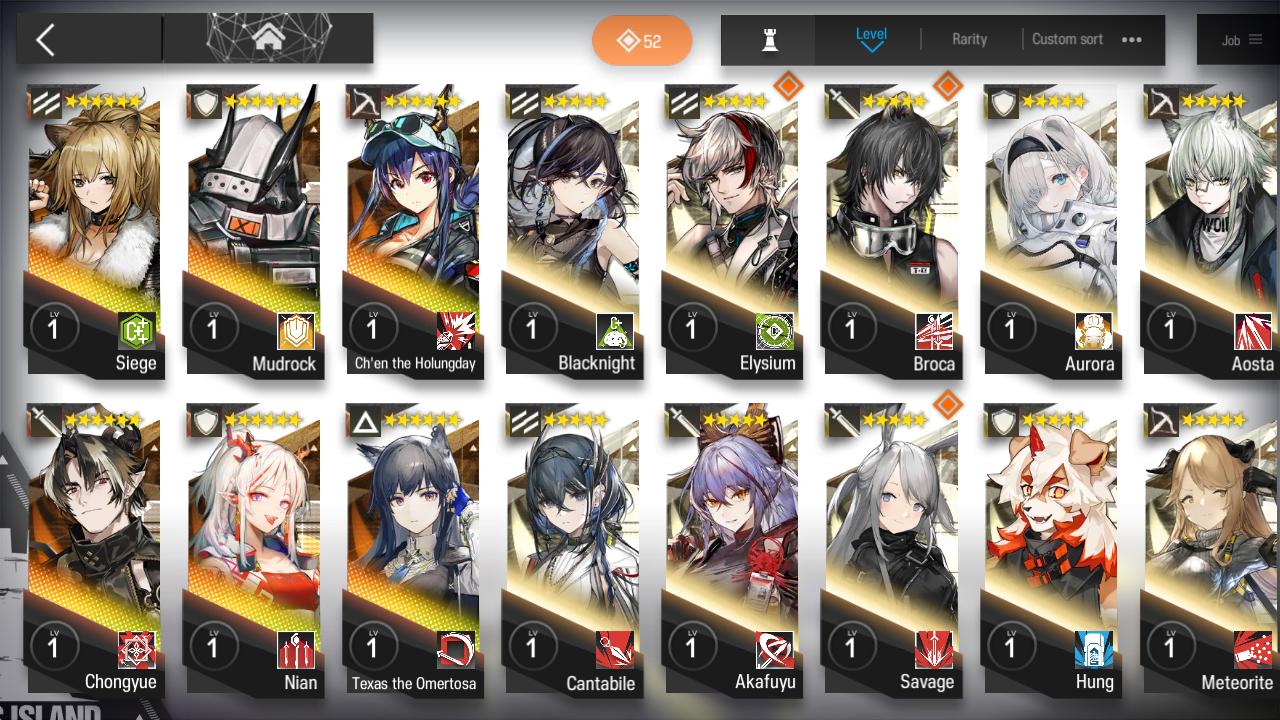Pick Ch'en the Holungday card
Image resolution: width=1280 pixels, height=720 pixels.
(414, 230)
